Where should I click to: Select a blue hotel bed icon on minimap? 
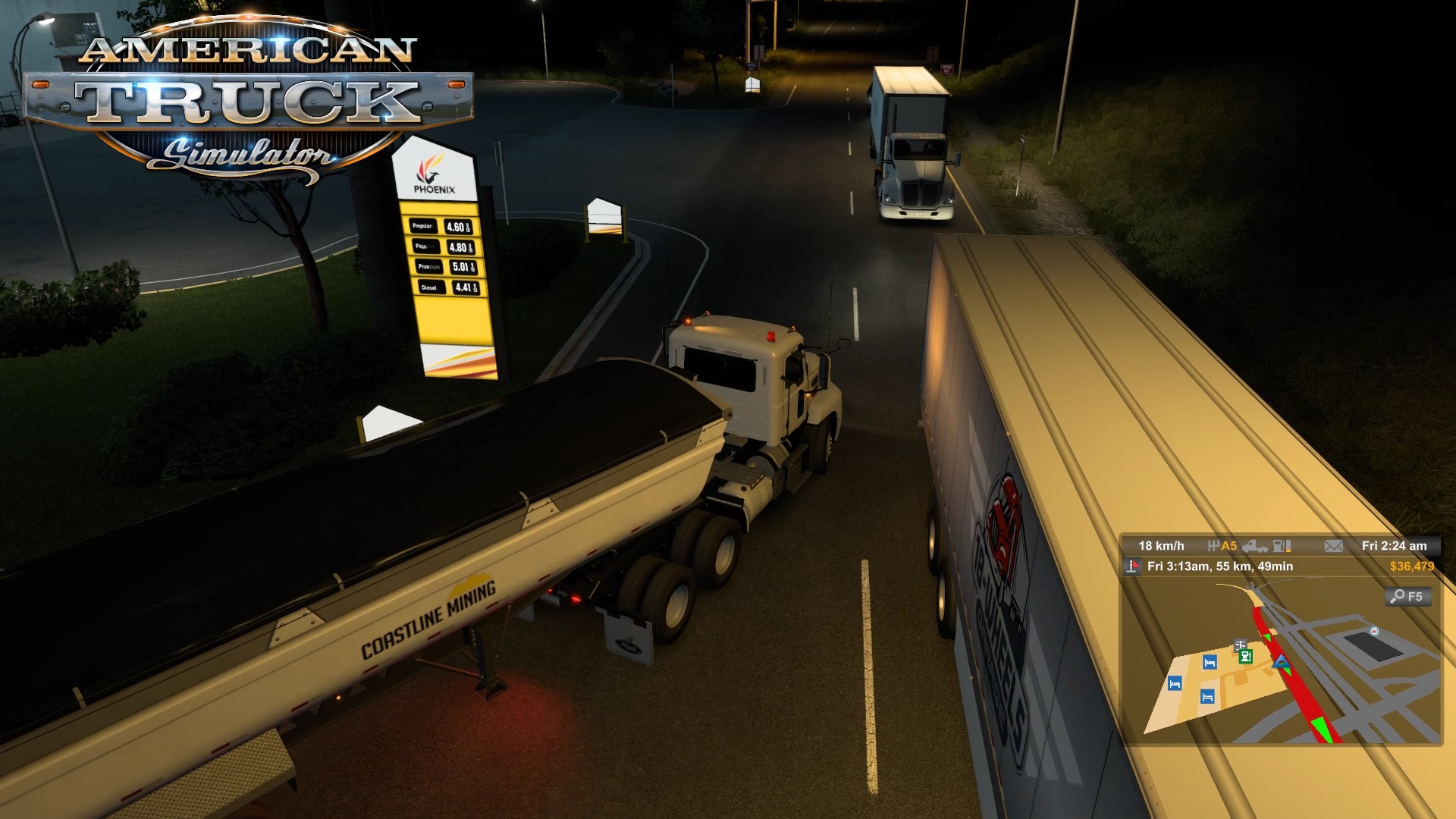(x=1209, y=663)
